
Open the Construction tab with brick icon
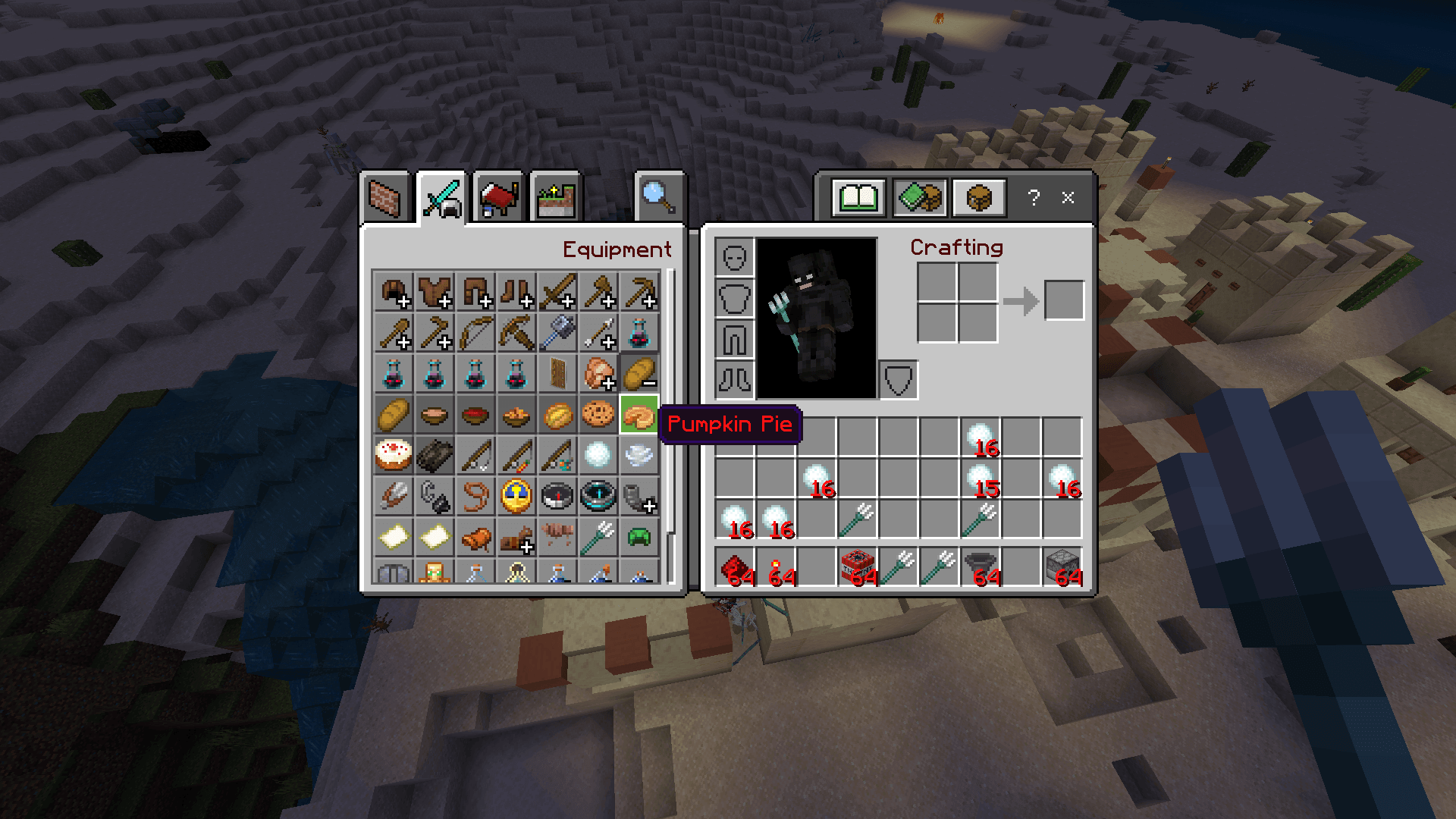coord(384,198)
